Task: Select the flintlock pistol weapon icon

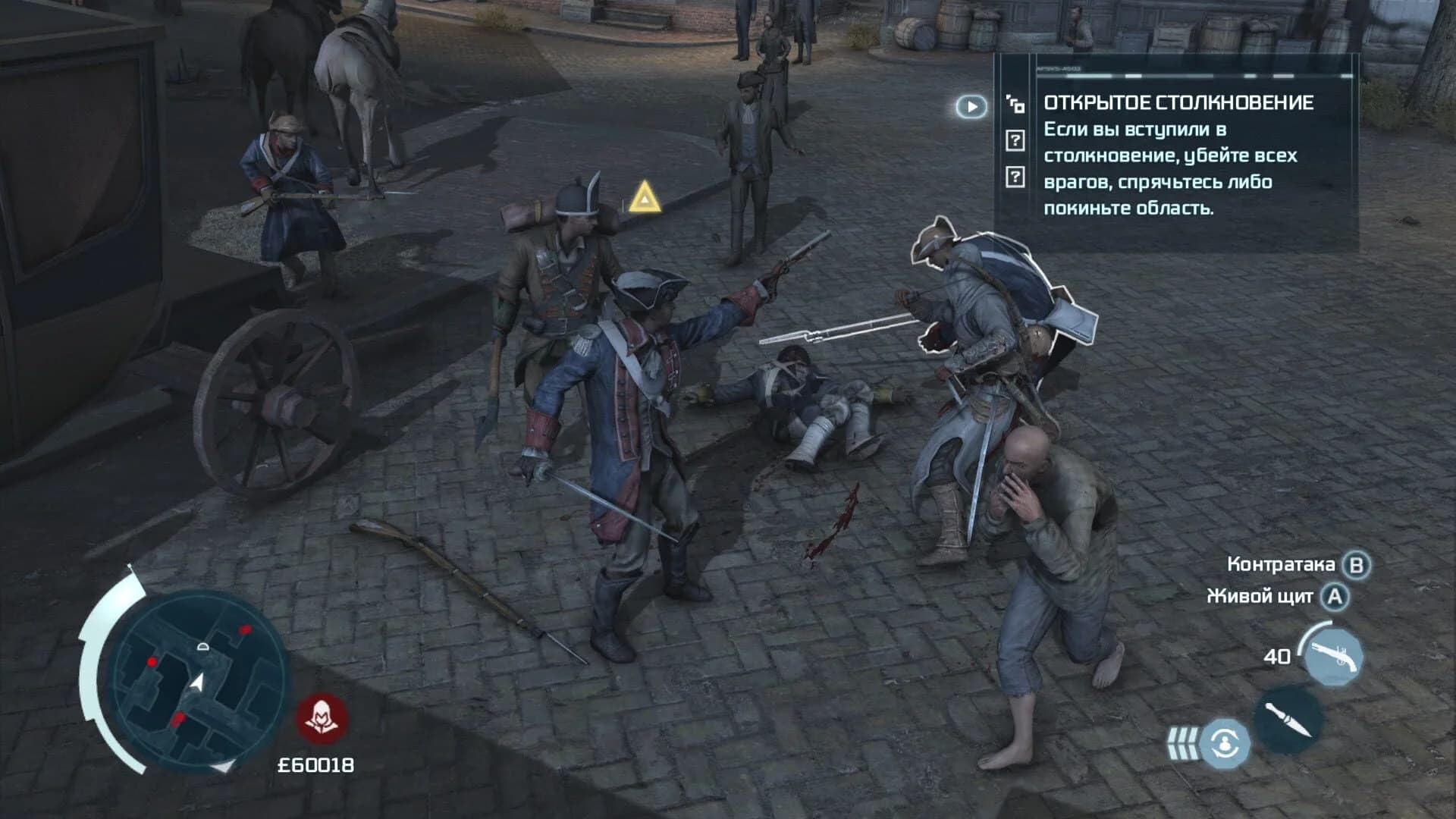Action: point(1332,657)
